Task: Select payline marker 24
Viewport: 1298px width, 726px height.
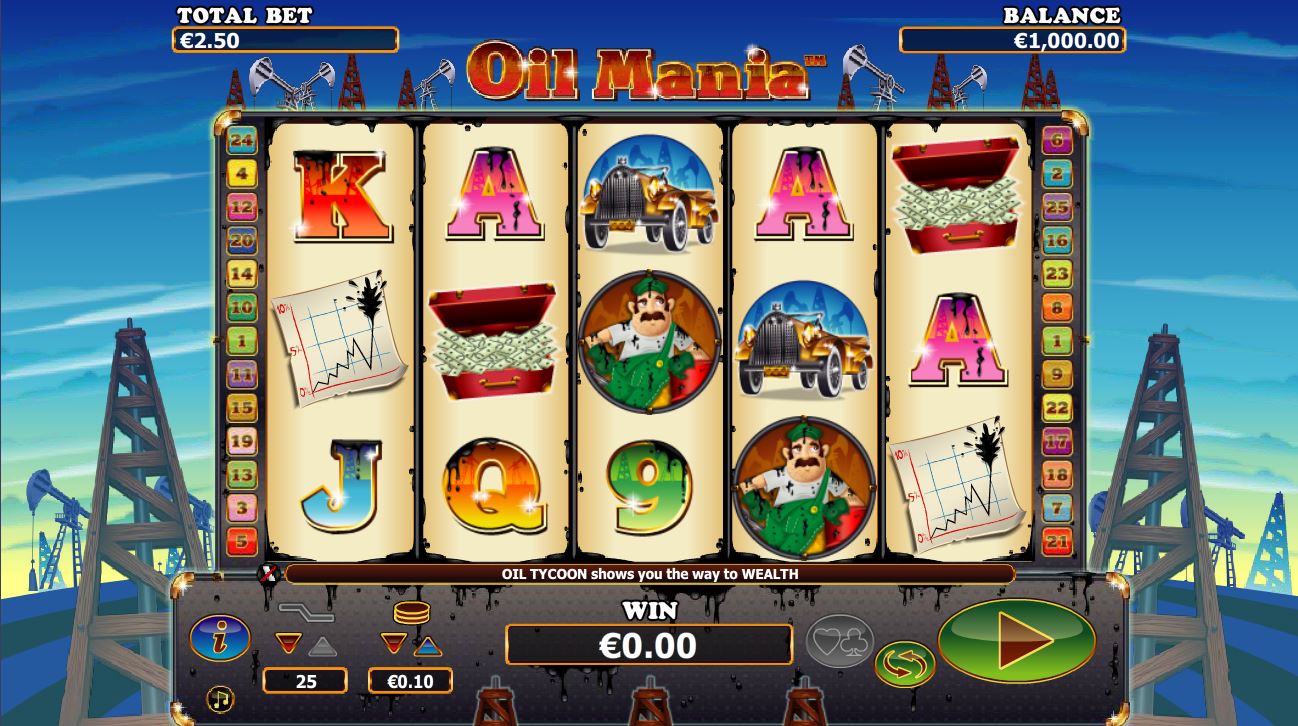Action: click(242, 141)
